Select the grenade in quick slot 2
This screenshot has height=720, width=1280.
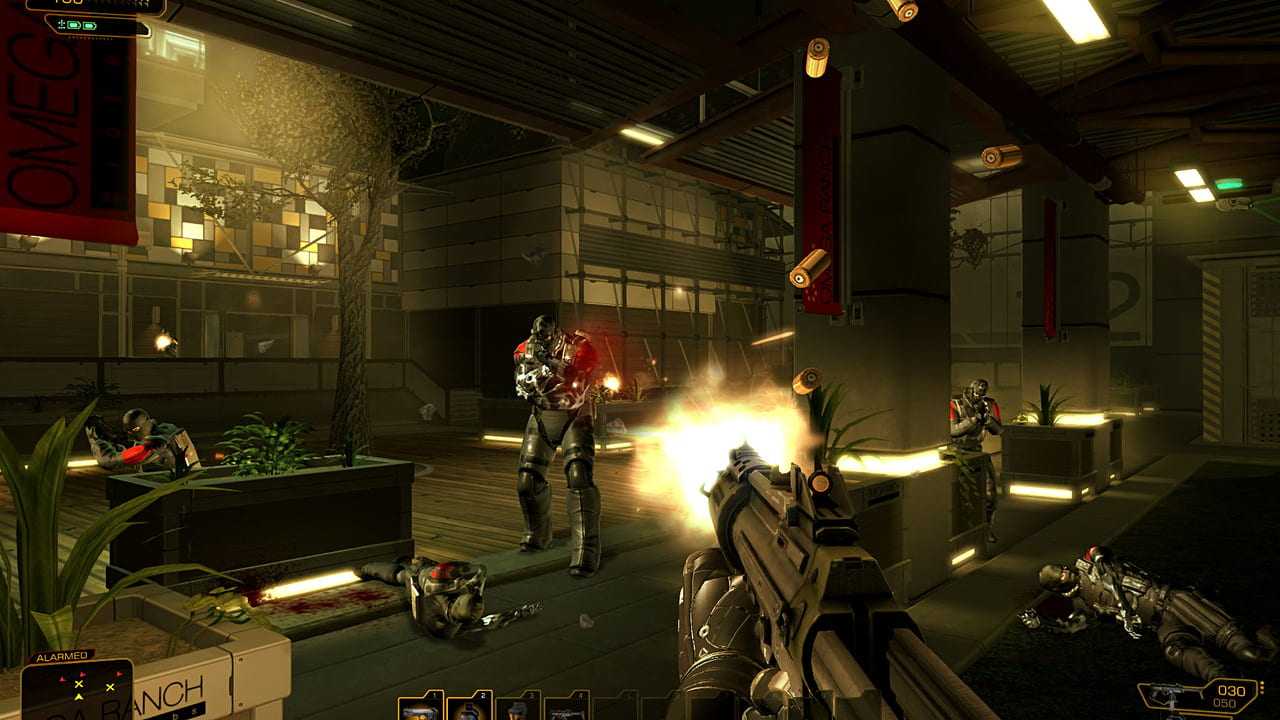469,707
